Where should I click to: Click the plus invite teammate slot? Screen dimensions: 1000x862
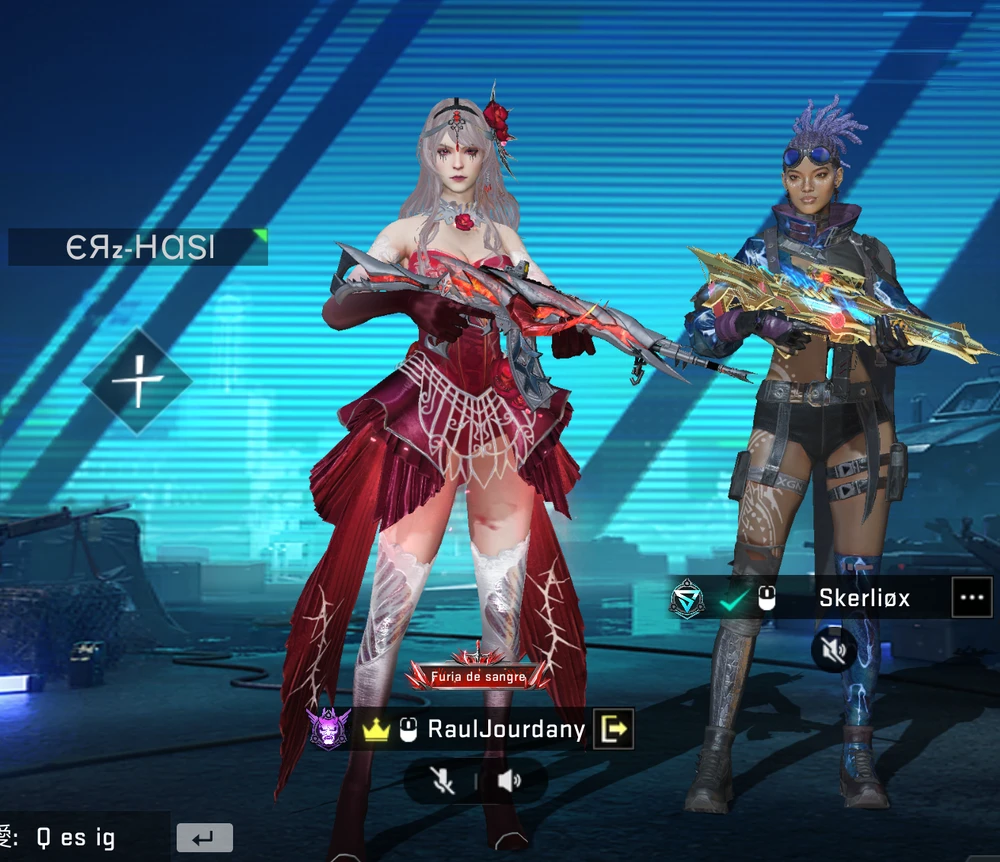136,381
